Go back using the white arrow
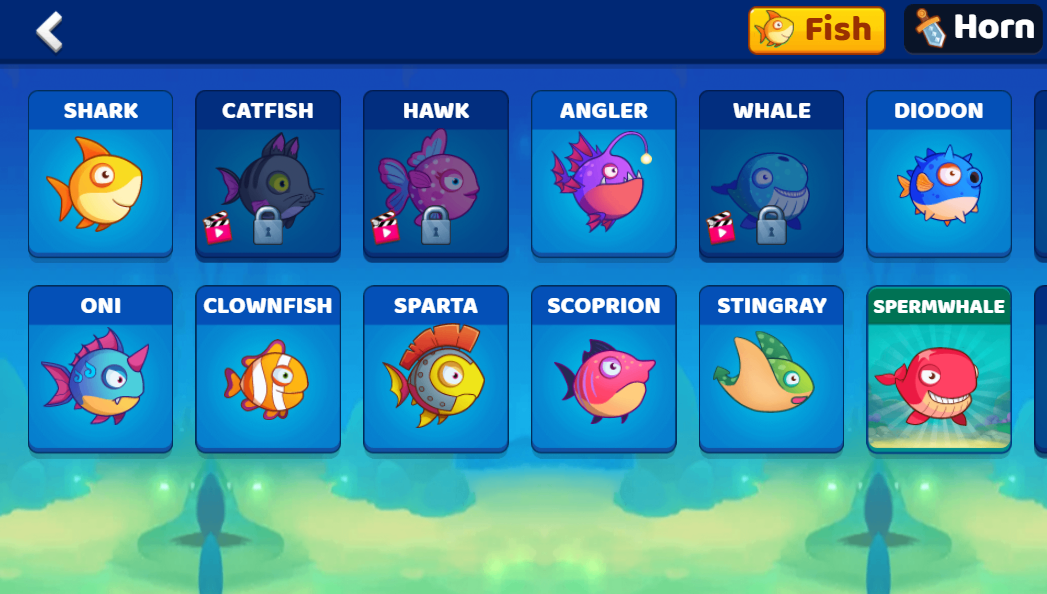Screen dimensions: 1047x594 tap(49, 31)
